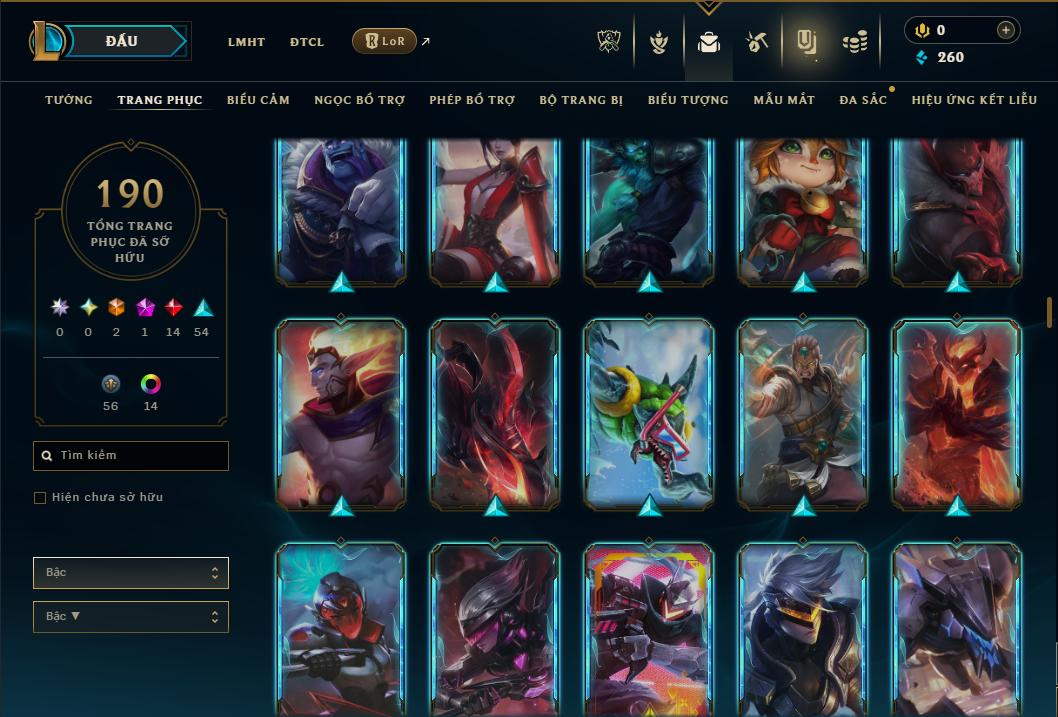Select the green shark-fish skin card

coord(649,414)
